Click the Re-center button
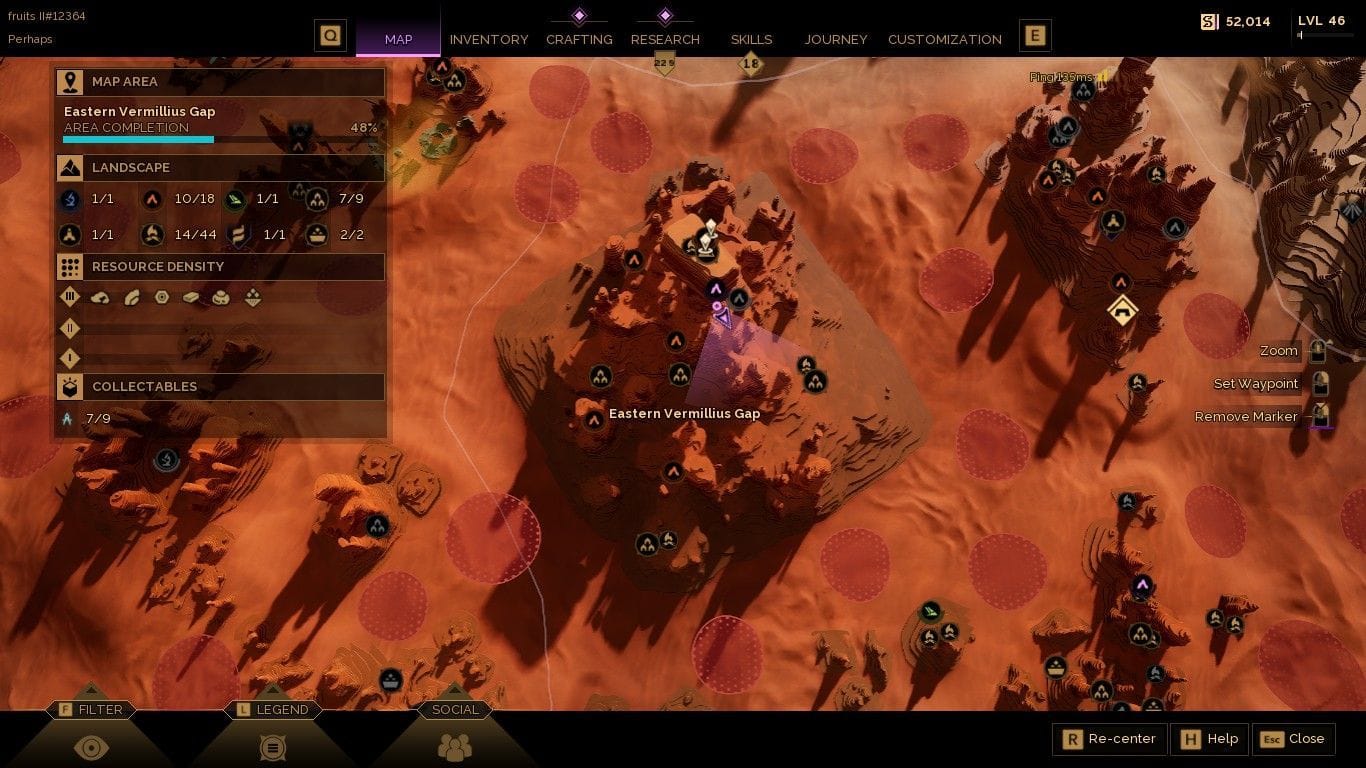1366x768 pixels. click(1108, 739)
